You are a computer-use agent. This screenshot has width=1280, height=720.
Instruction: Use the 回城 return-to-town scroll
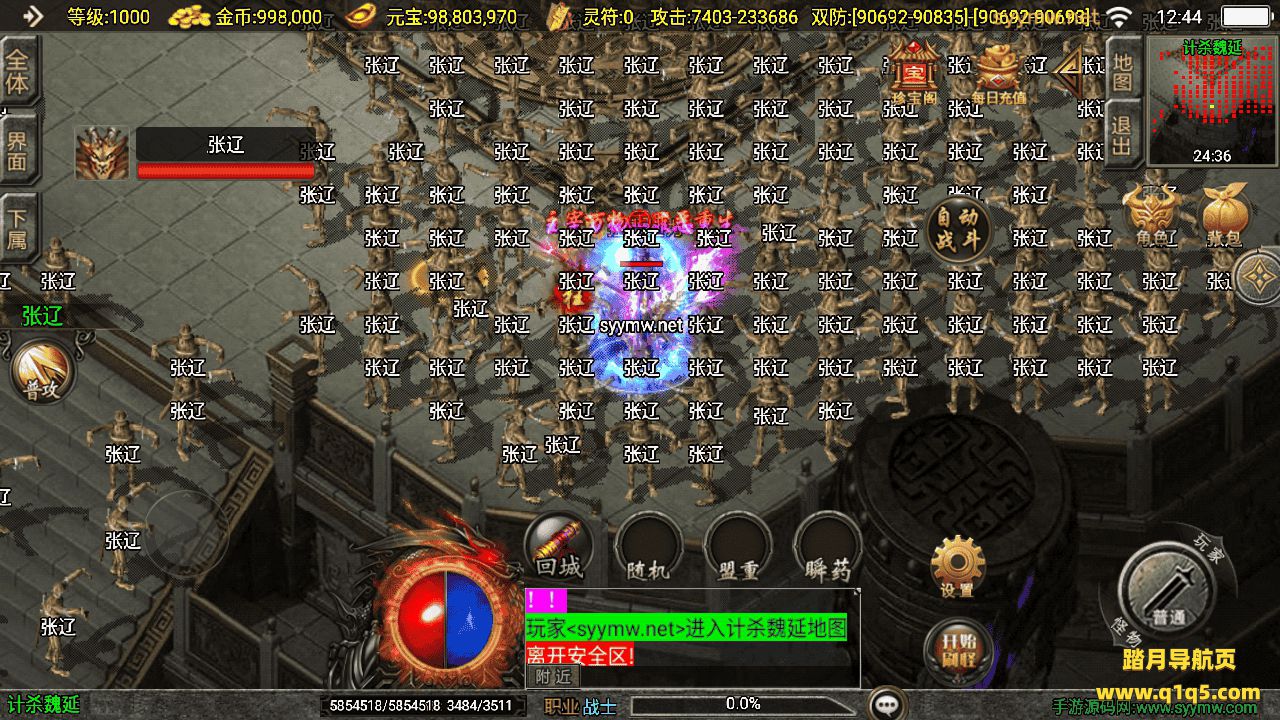coord(558,546)
